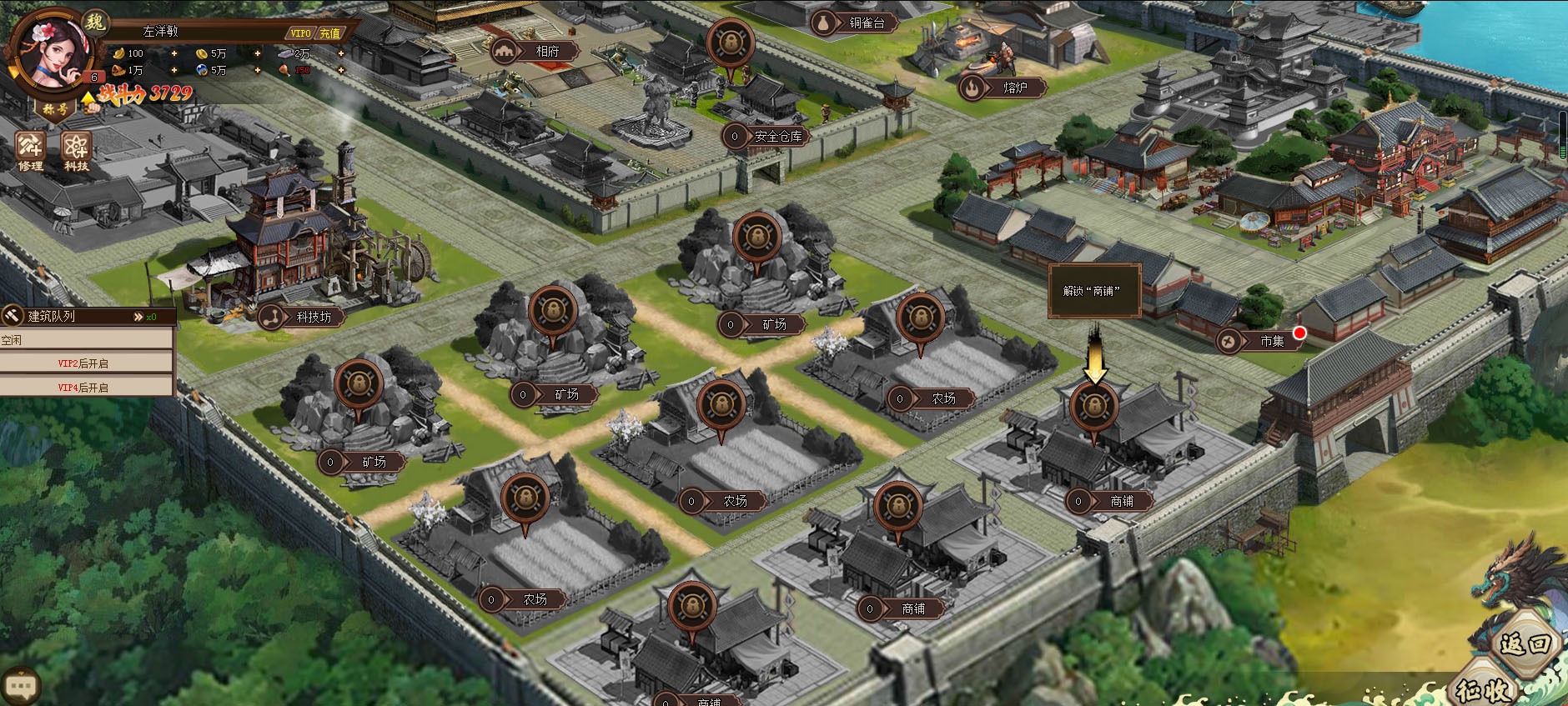The height and width of the screenshot is (706, 1568).
Task: Open the 市集 market label
Action: point(1271,341)
